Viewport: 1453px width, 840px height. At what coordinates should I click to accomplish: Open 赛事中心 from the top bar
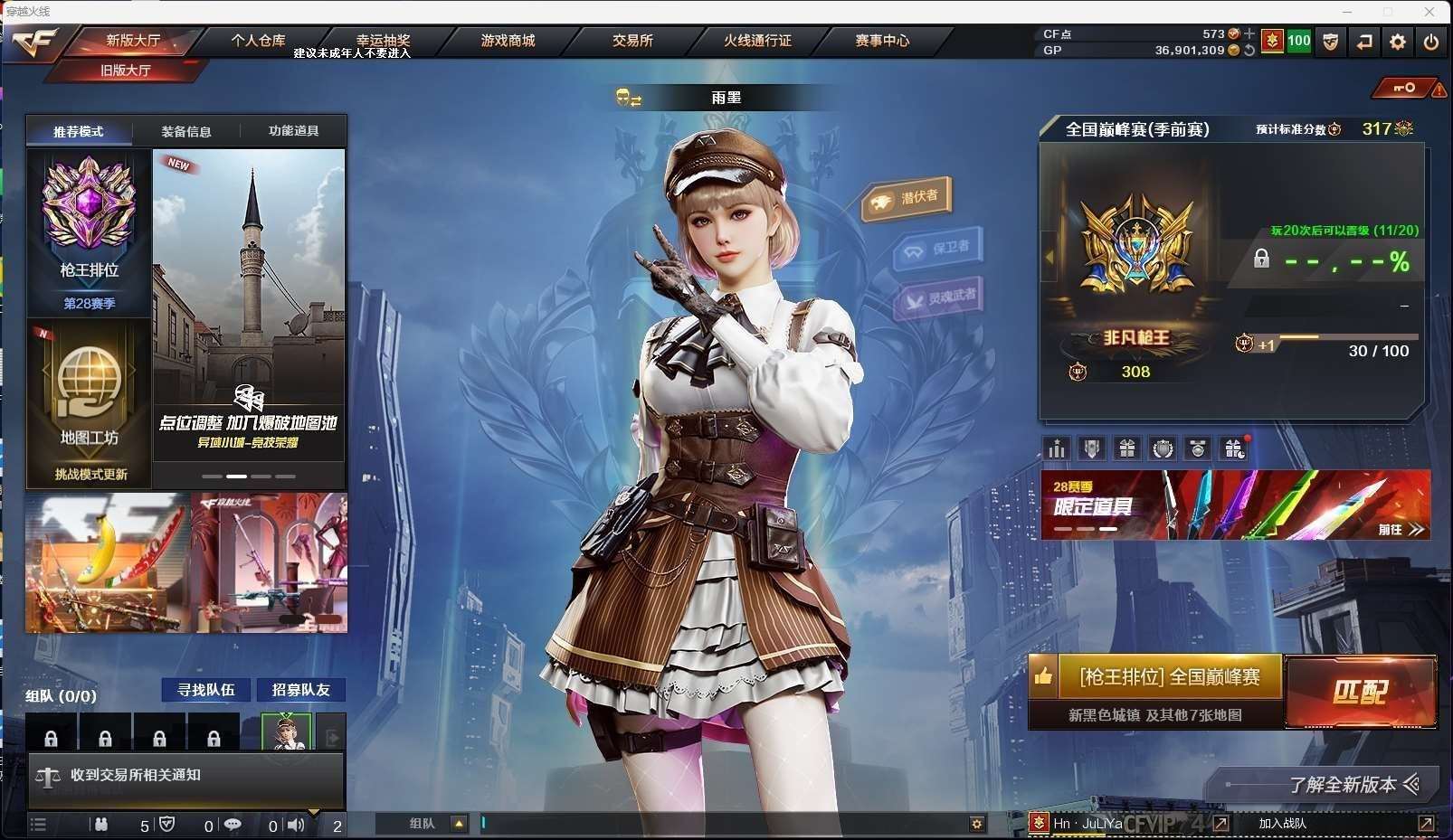(882, 41)
